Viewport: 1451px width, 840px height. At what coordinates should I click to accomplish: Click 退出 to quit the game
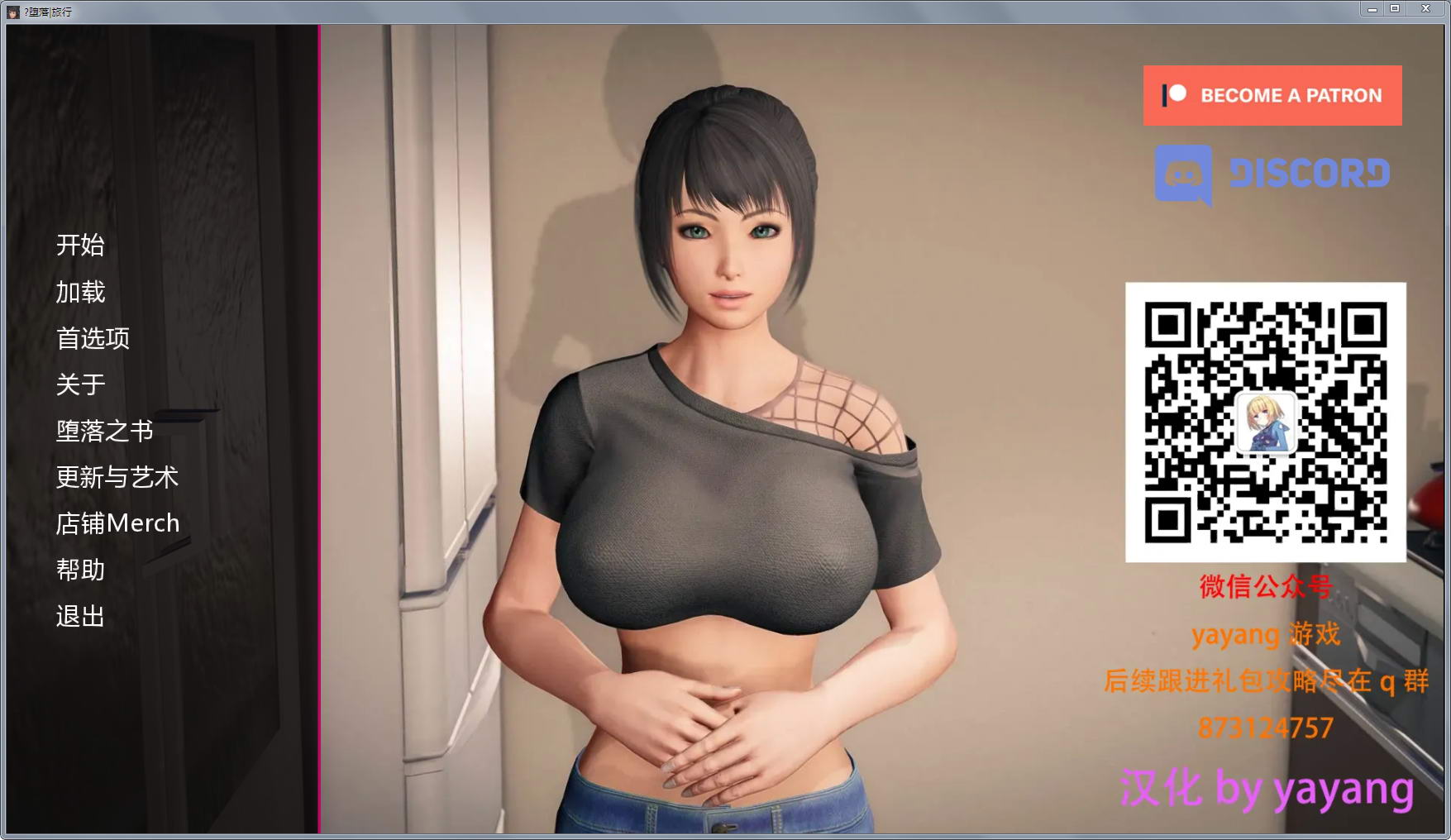(x=80, y=616)
